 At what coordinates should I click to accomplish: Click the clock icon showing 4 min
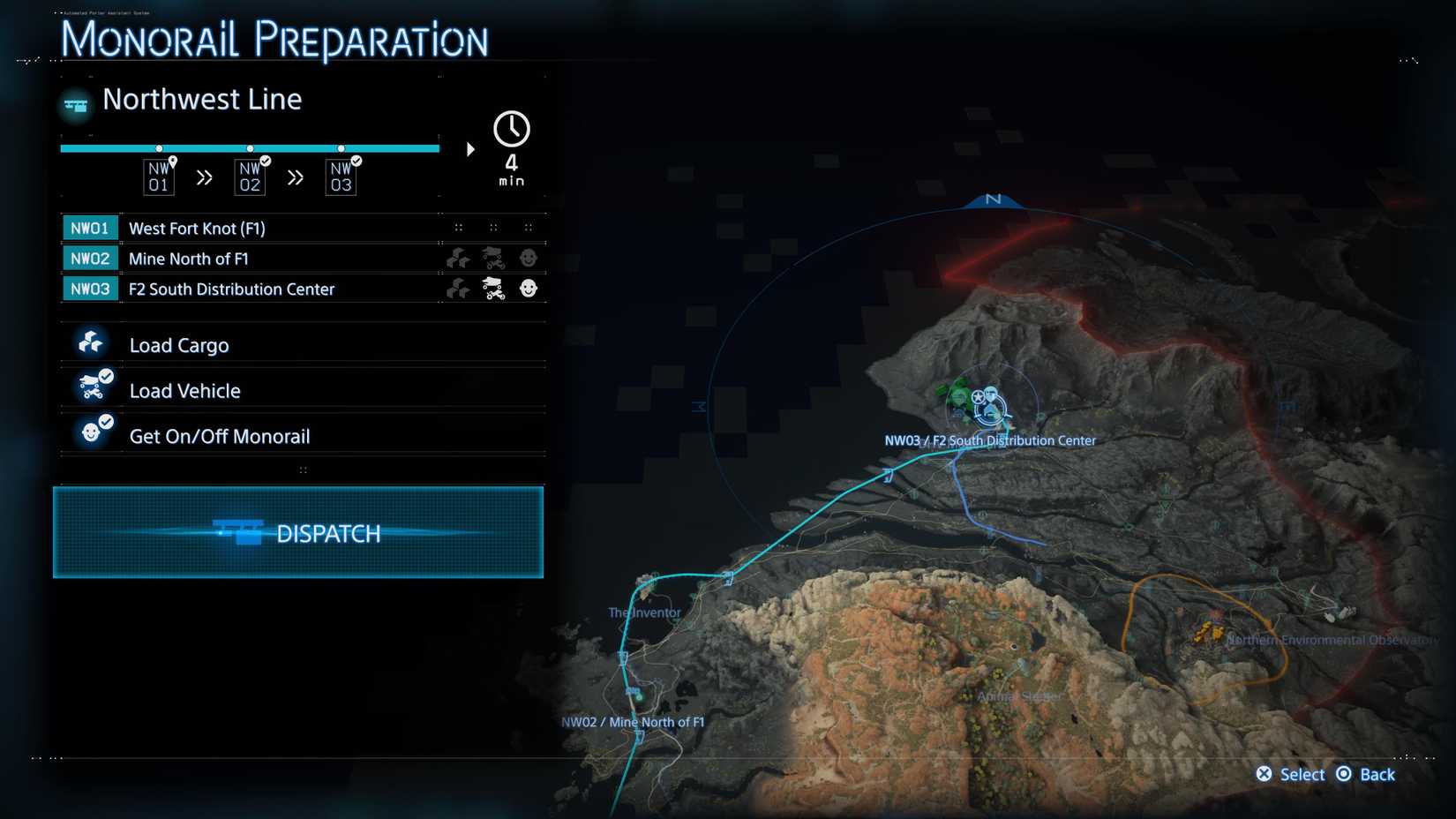pos(512,131)
